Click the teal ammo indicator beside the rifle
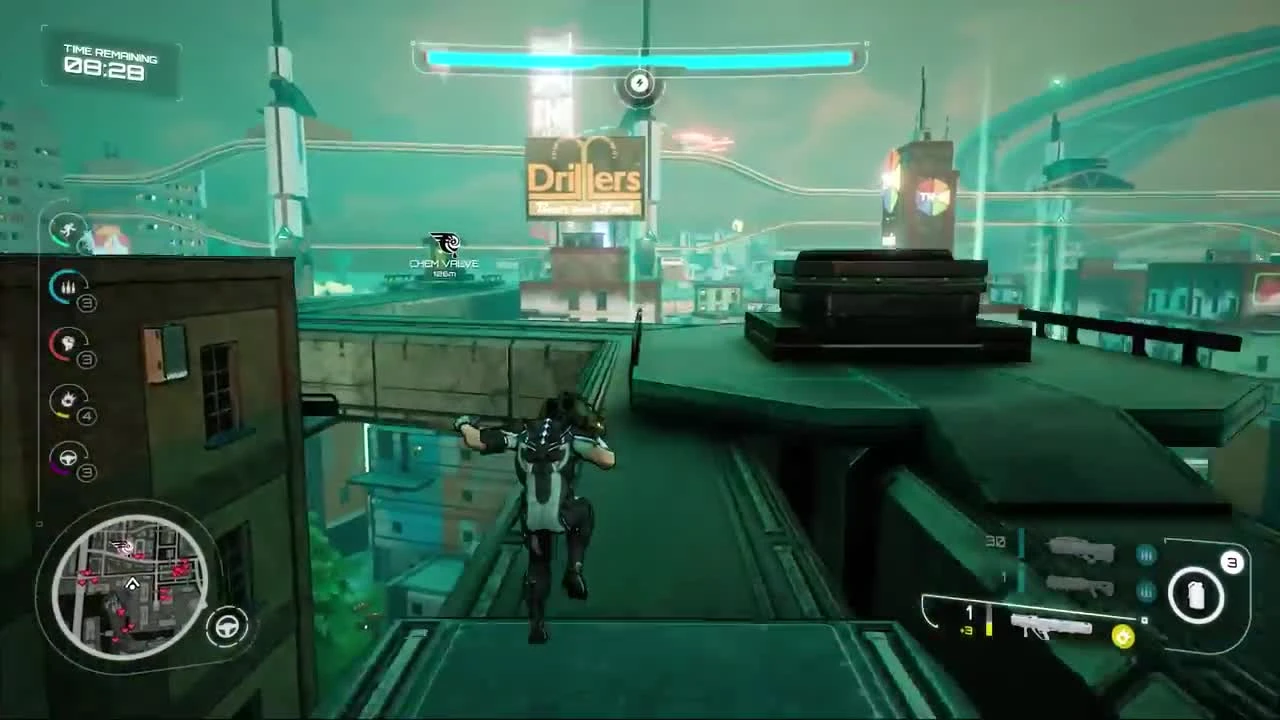Viewport: 1280px width, 720px height. [1145, 555]
